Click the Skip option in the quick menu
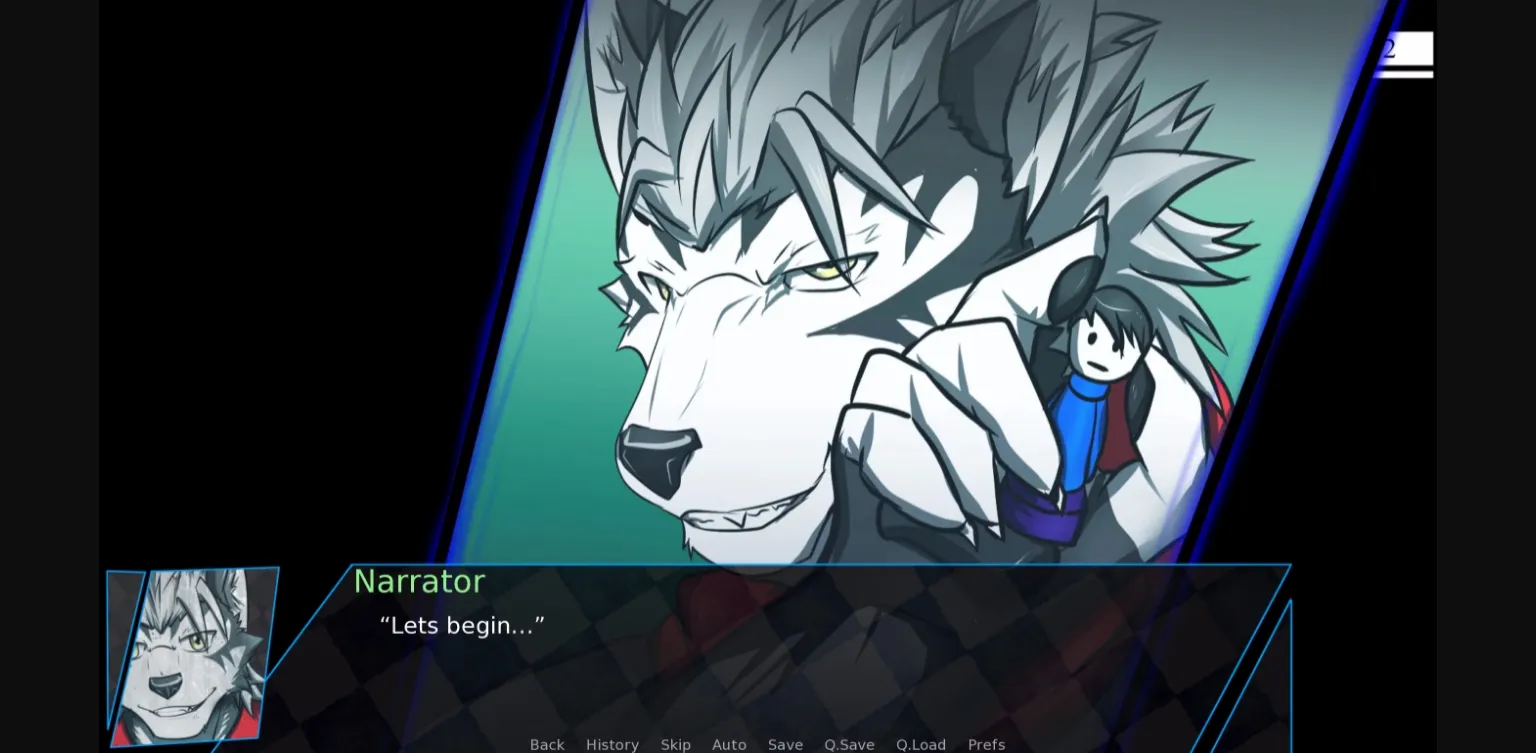Screen dimensions: 1536x753 coord(676,744)
